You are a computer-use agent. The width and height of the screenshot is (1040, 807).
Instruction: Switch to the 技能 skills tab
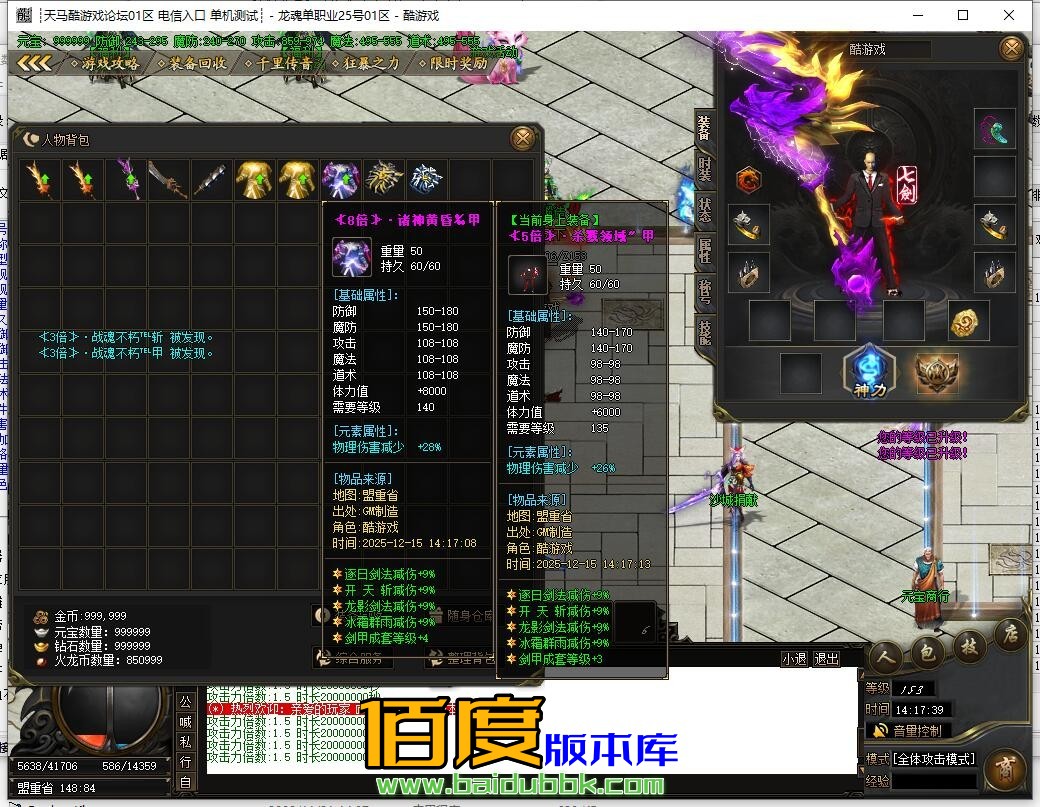point(705,332)
